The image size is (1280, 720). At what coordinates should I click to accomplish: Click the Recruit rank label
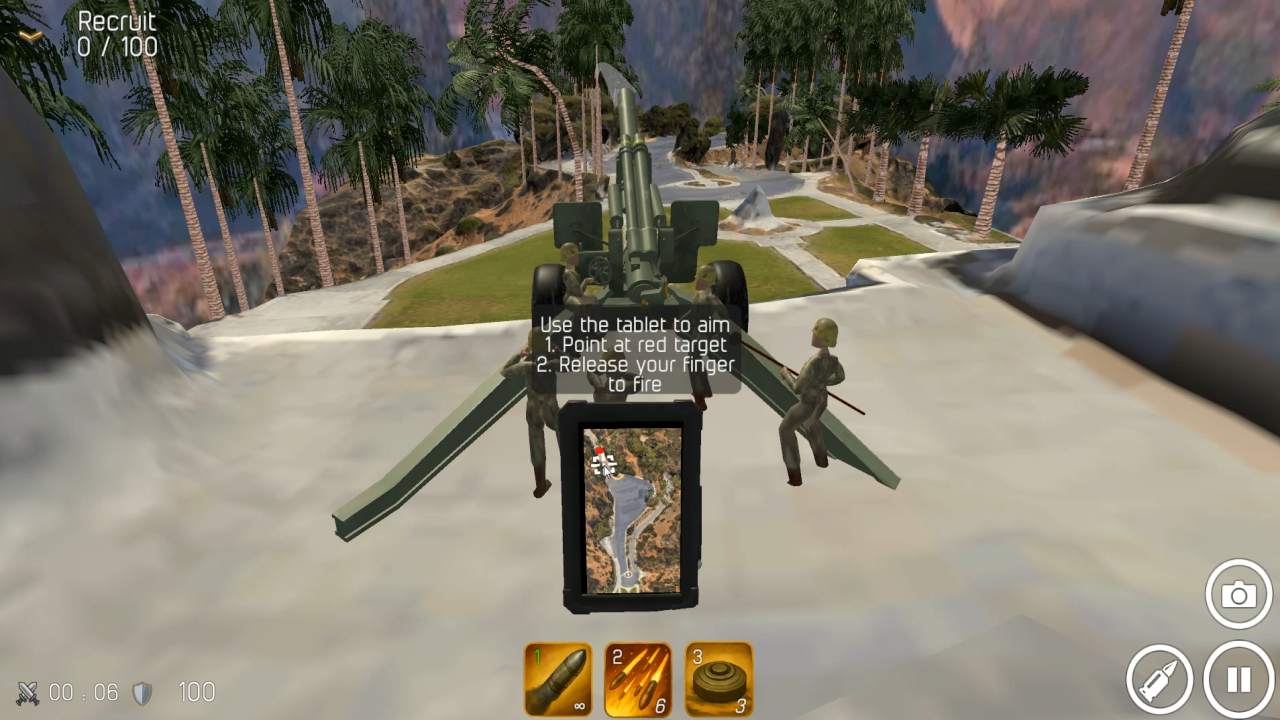[x=117, y=20]
